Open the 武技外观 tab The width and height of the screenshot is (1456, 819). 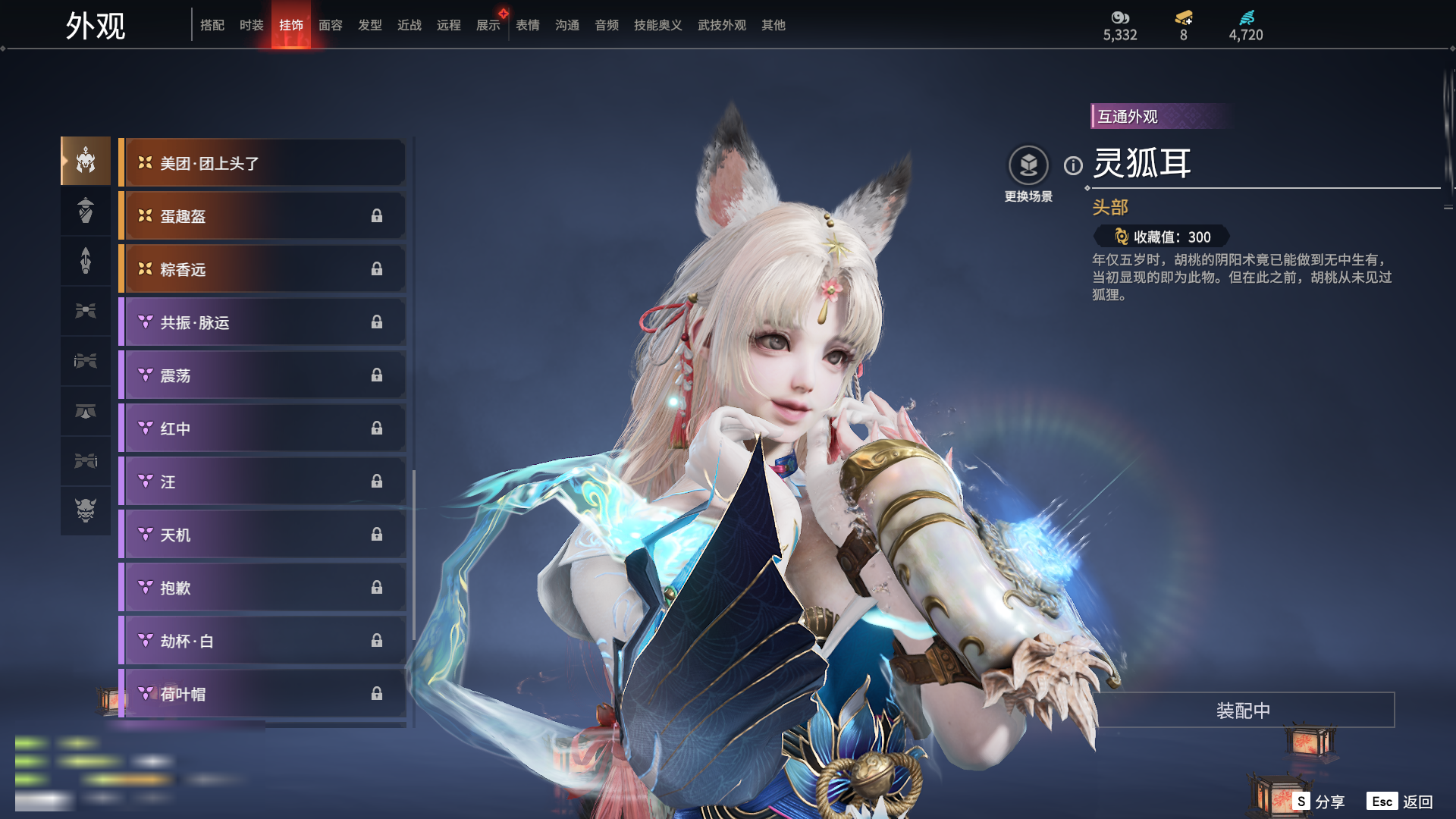pos(721,25)
